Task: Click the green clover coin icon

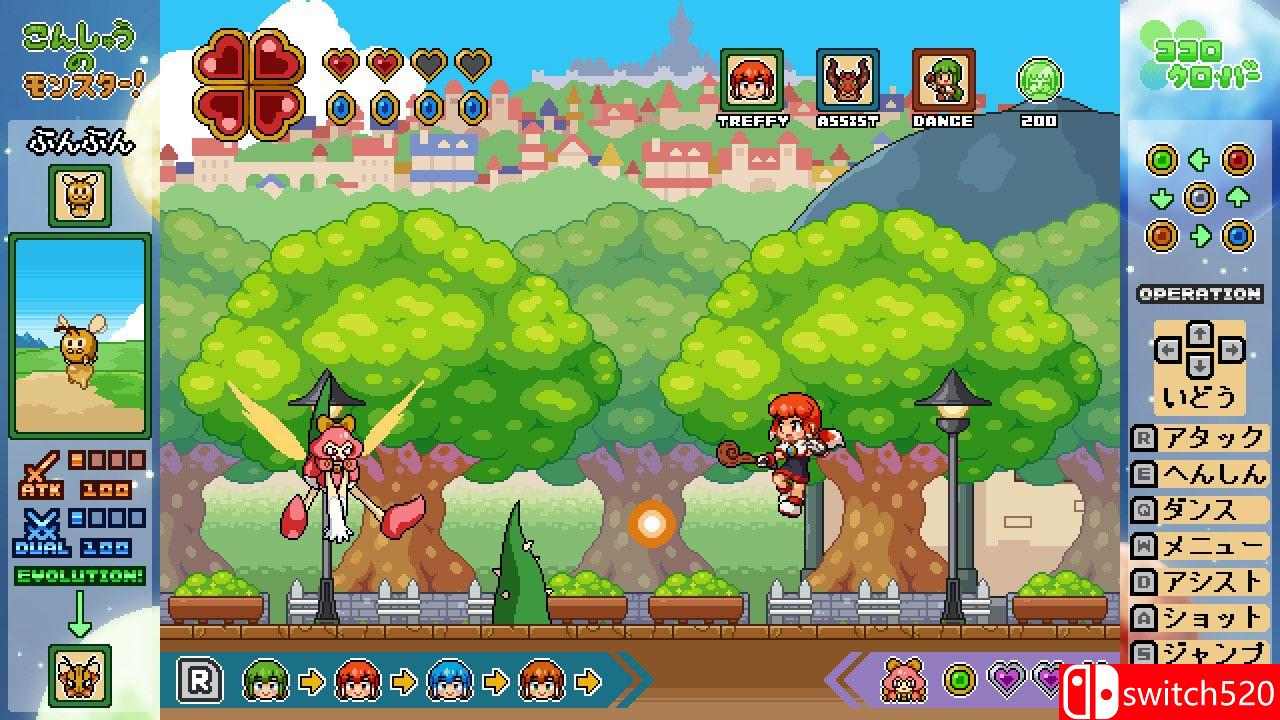Action: point(1039,80)
